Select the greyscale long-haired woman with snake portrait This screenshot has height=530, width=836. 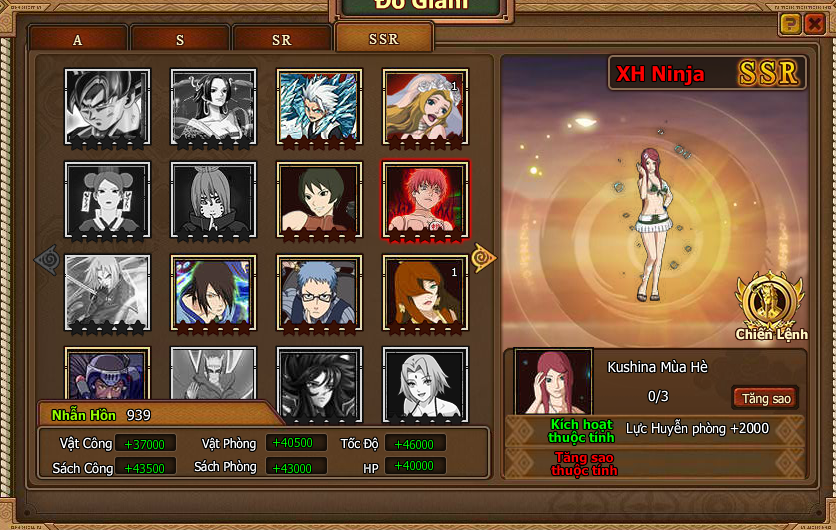pyautogui.click(x=213, y=106)
